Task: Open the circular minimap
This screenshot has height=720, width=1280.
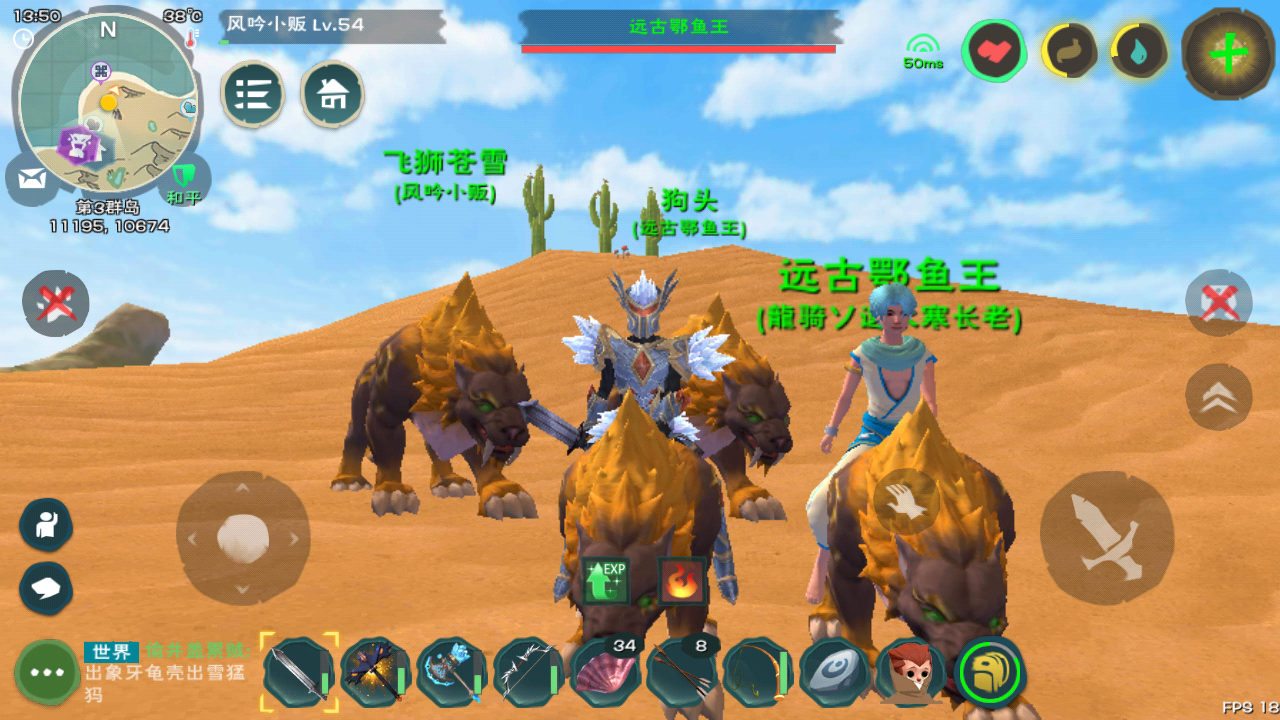Action: coord(108,105)
